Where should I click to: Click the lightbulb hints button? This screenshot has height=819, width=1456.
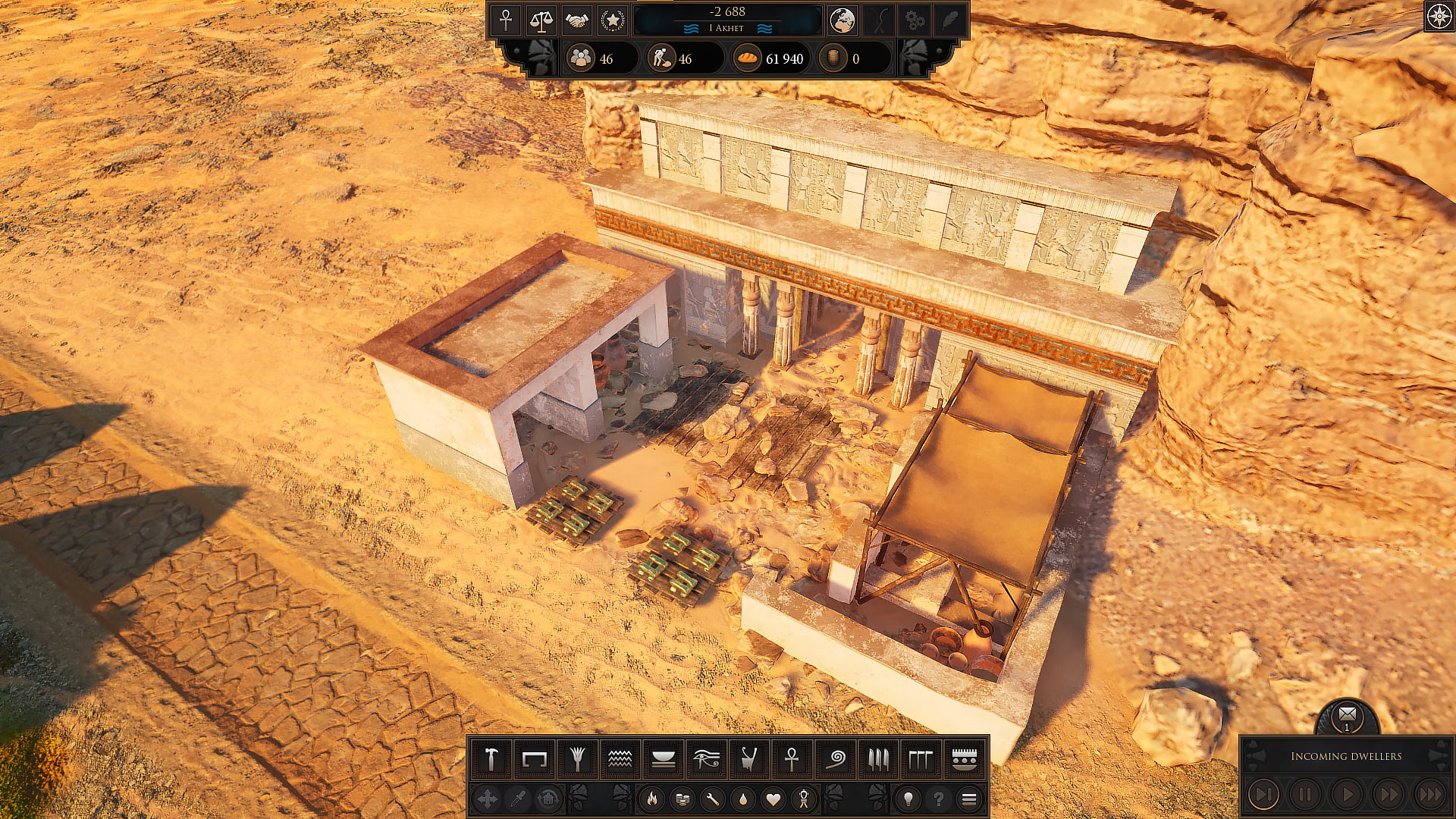tap(908, 799)
